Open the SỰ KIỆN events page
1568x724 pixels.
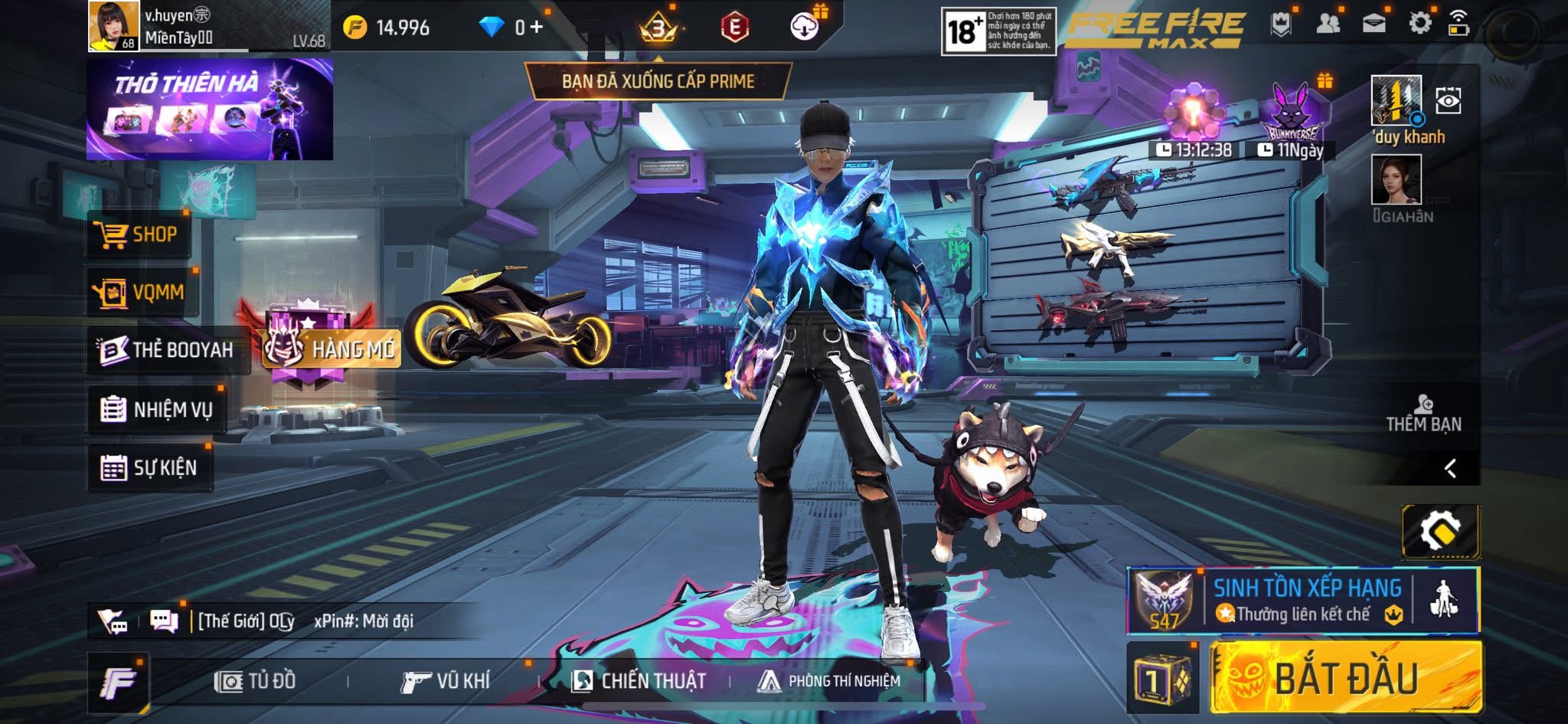tap(150, 467)
